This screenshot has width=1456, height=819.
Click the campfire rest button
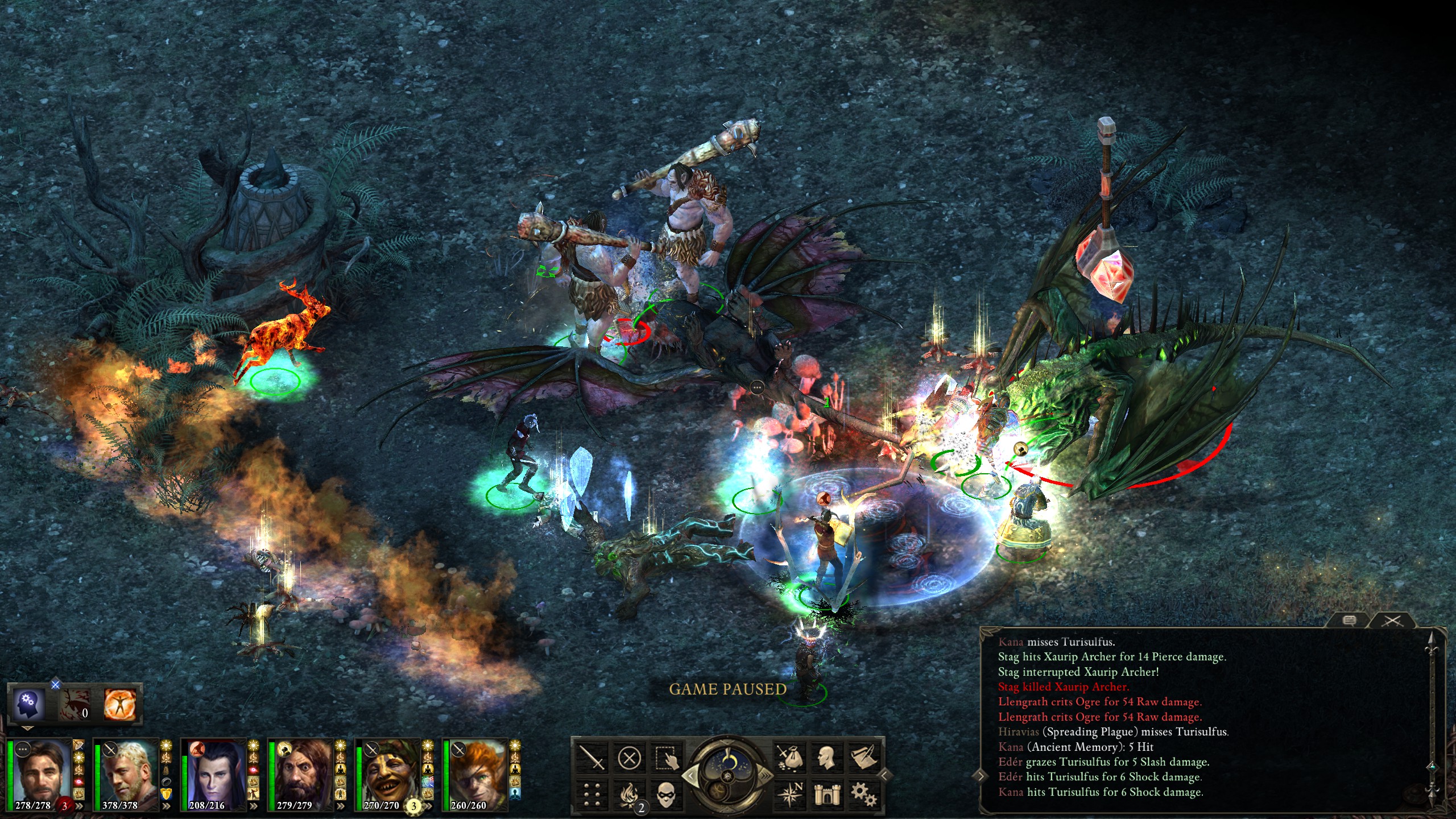pyautogui.click(x=629, y=795)
